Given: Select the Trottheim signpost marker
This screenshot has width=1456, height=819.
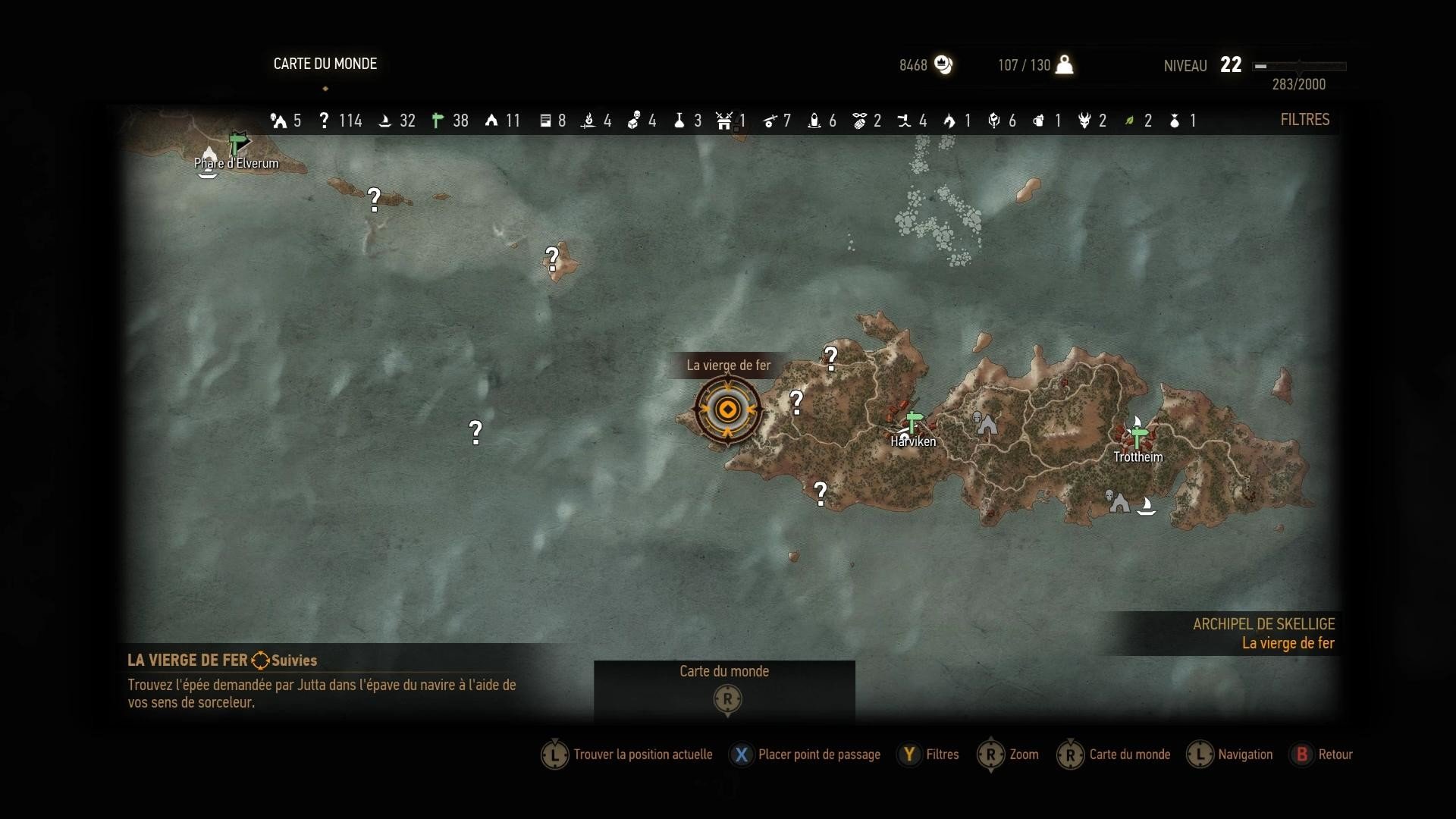Looking at the screenshot, I should pos(1137,435).
